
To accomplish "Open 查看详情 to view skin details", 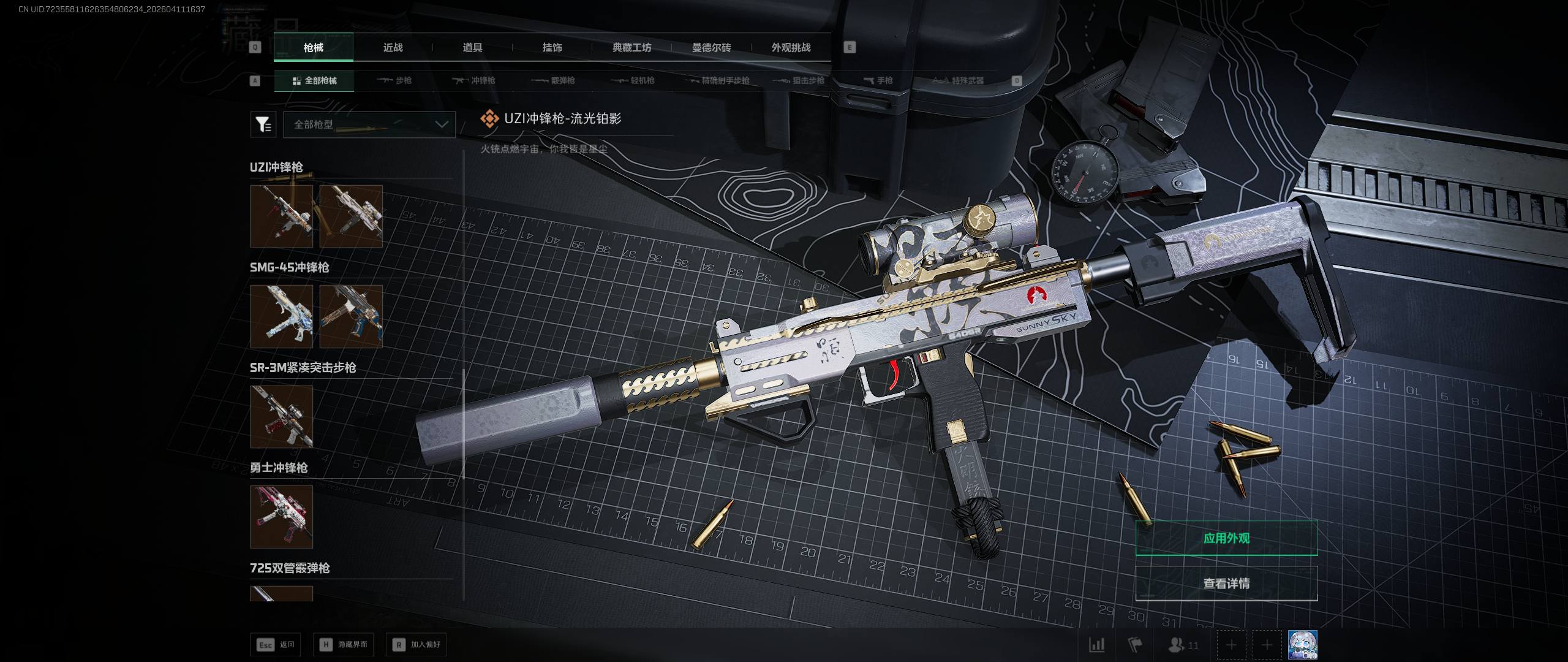I will click(x=1226, y=583).
